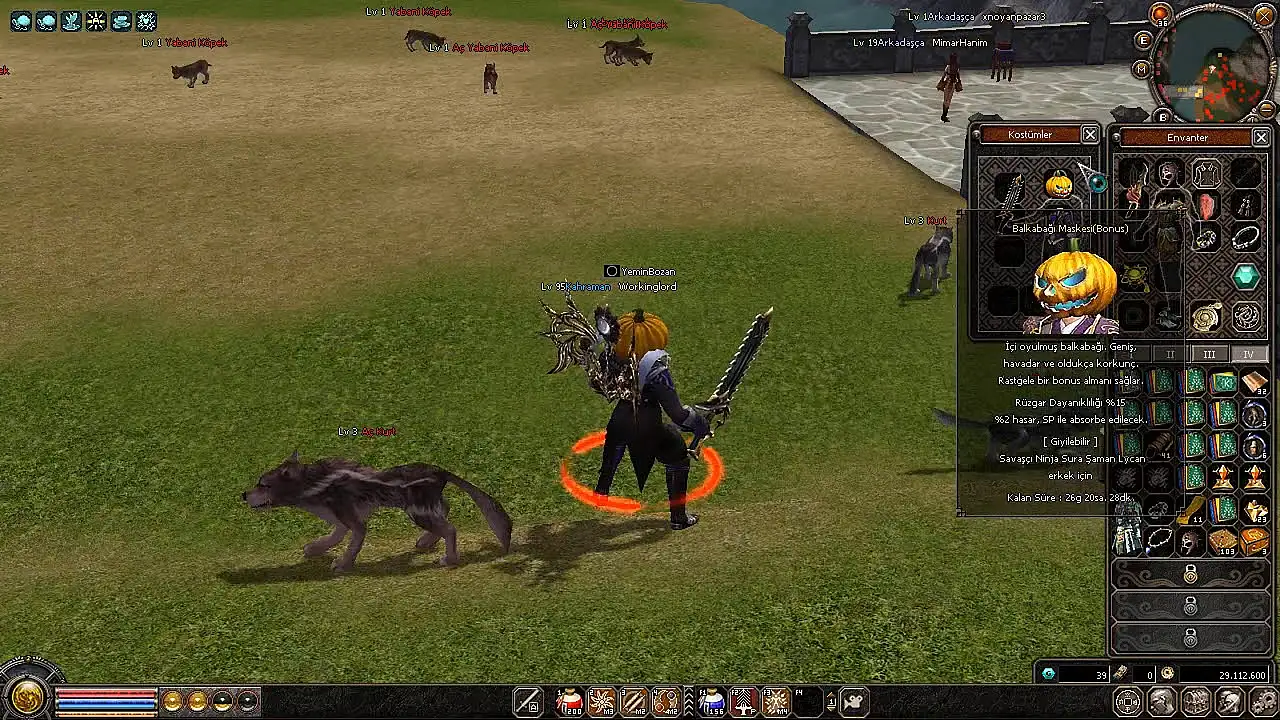Click the golden round button beside health bar

coord(27,697)
